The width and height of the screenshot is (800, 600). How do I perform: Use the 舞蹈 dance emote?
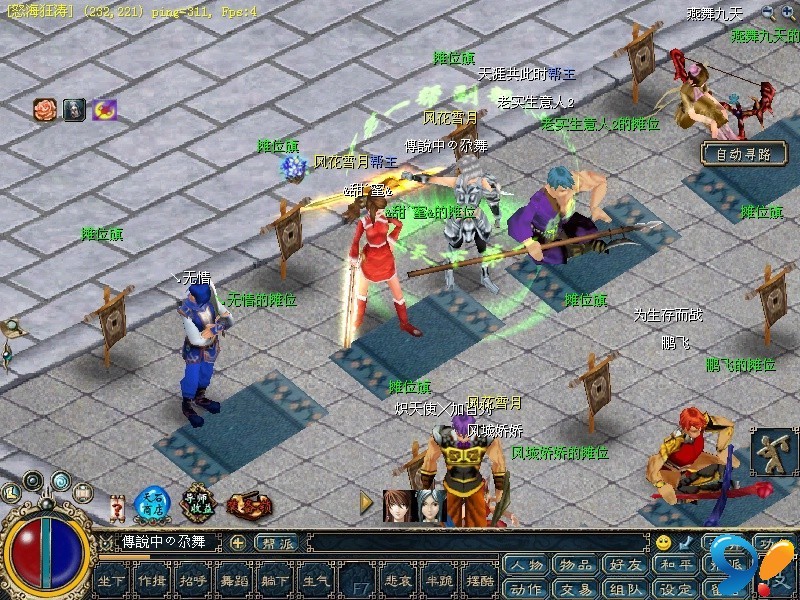(234, 580)
